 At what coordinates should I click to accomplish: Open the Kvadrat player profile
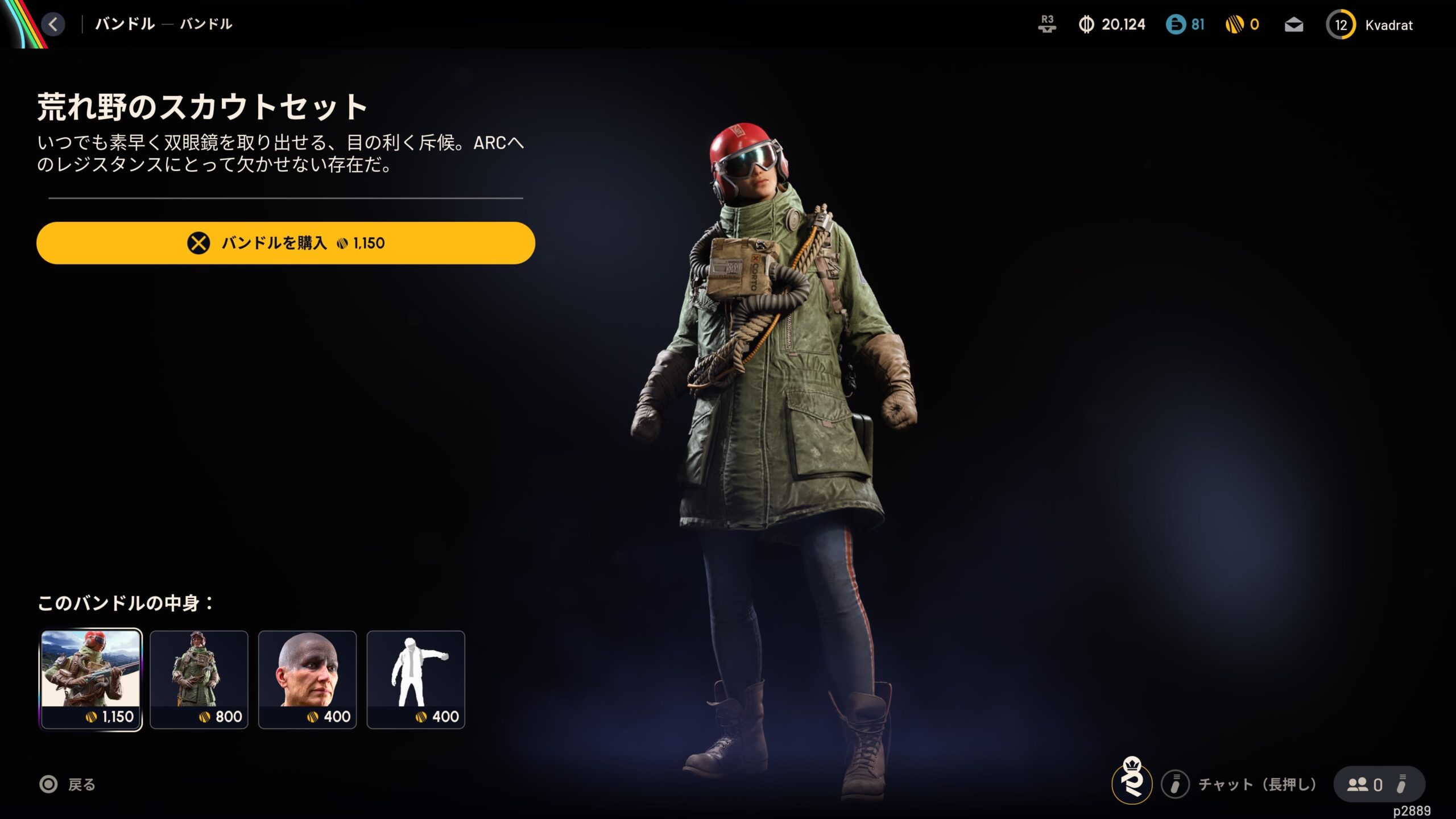(1371, 25)
